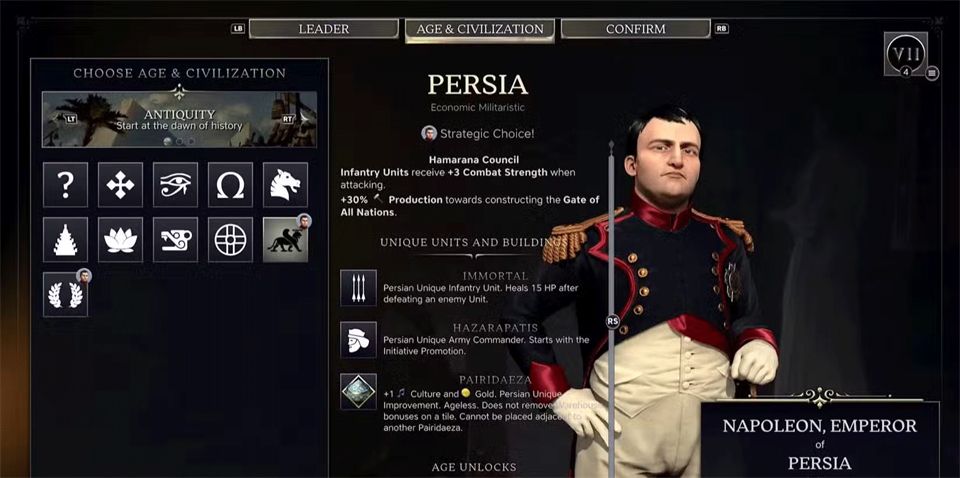Select the winged lion Persia tile
This screenshot has width=960, height=478.
click(285, 240)
